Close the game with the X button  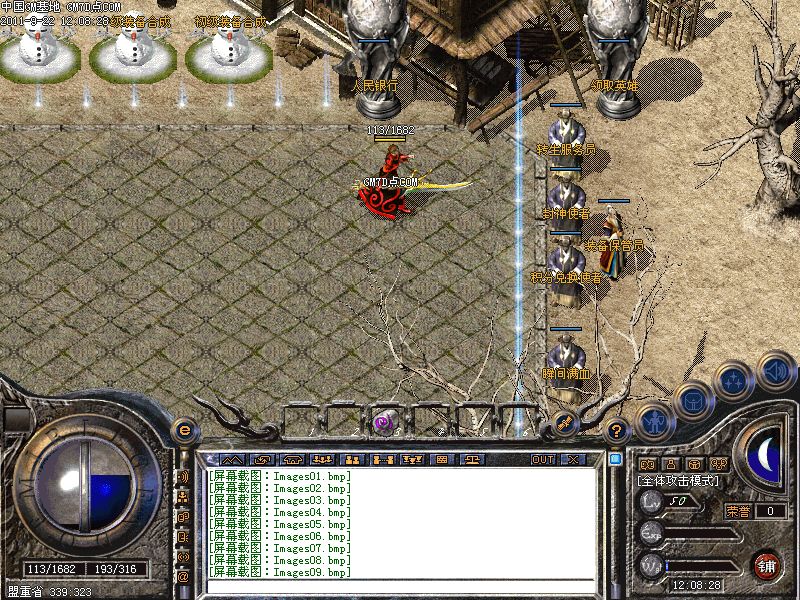click(573, 459)
